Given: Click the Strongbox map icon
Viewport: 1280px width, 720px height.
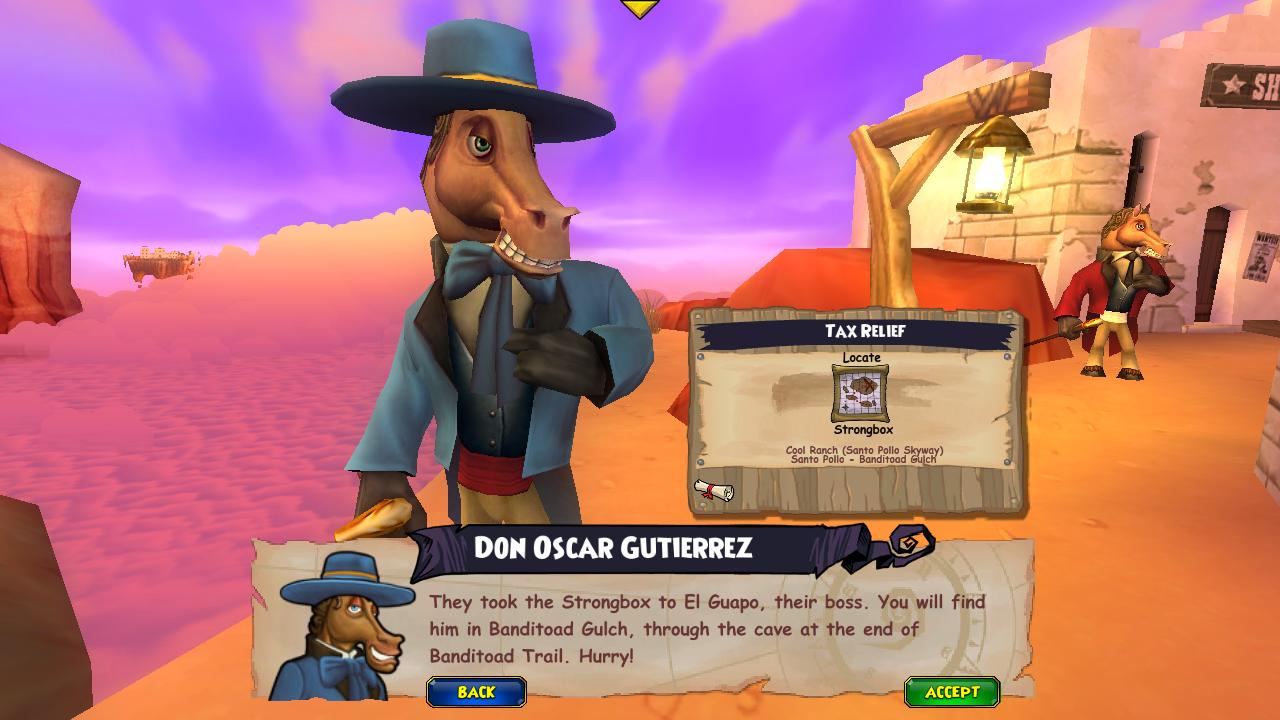Looking at the screenshot, I should (860, 393).
